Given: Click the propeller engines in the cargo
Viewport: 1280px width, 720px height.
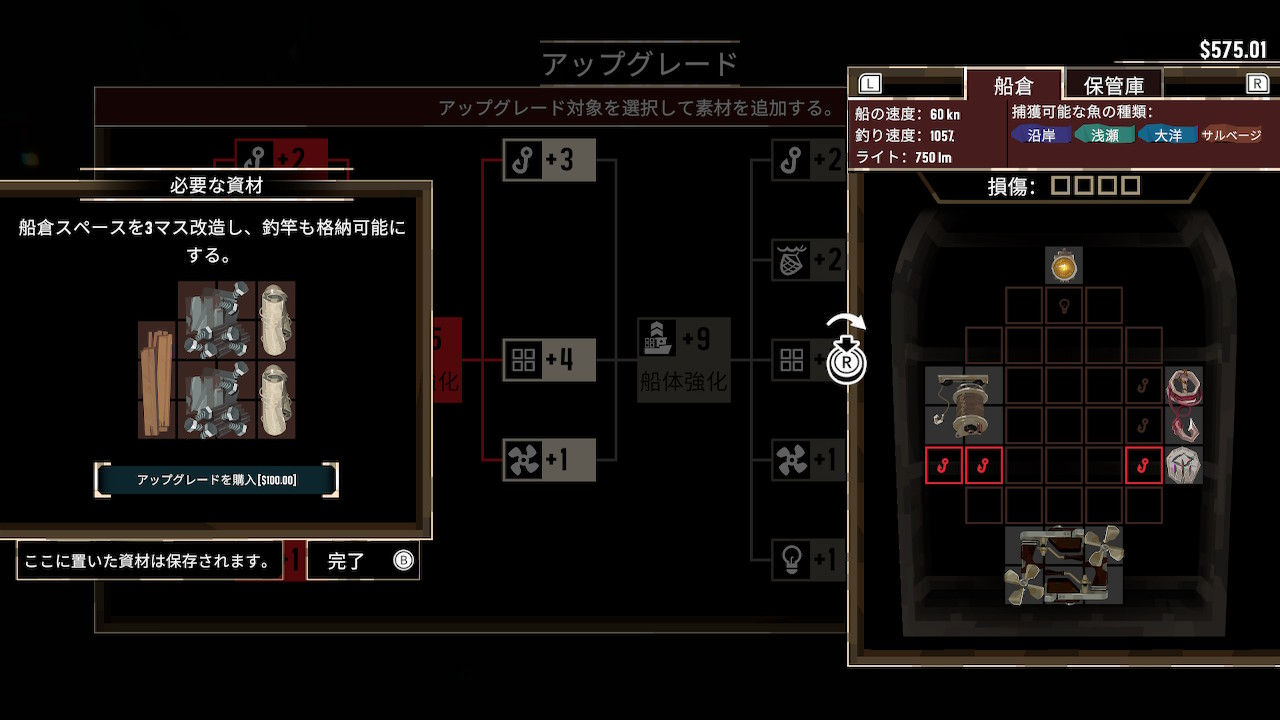Looking at the screenshot, I should coord(1063,566).
